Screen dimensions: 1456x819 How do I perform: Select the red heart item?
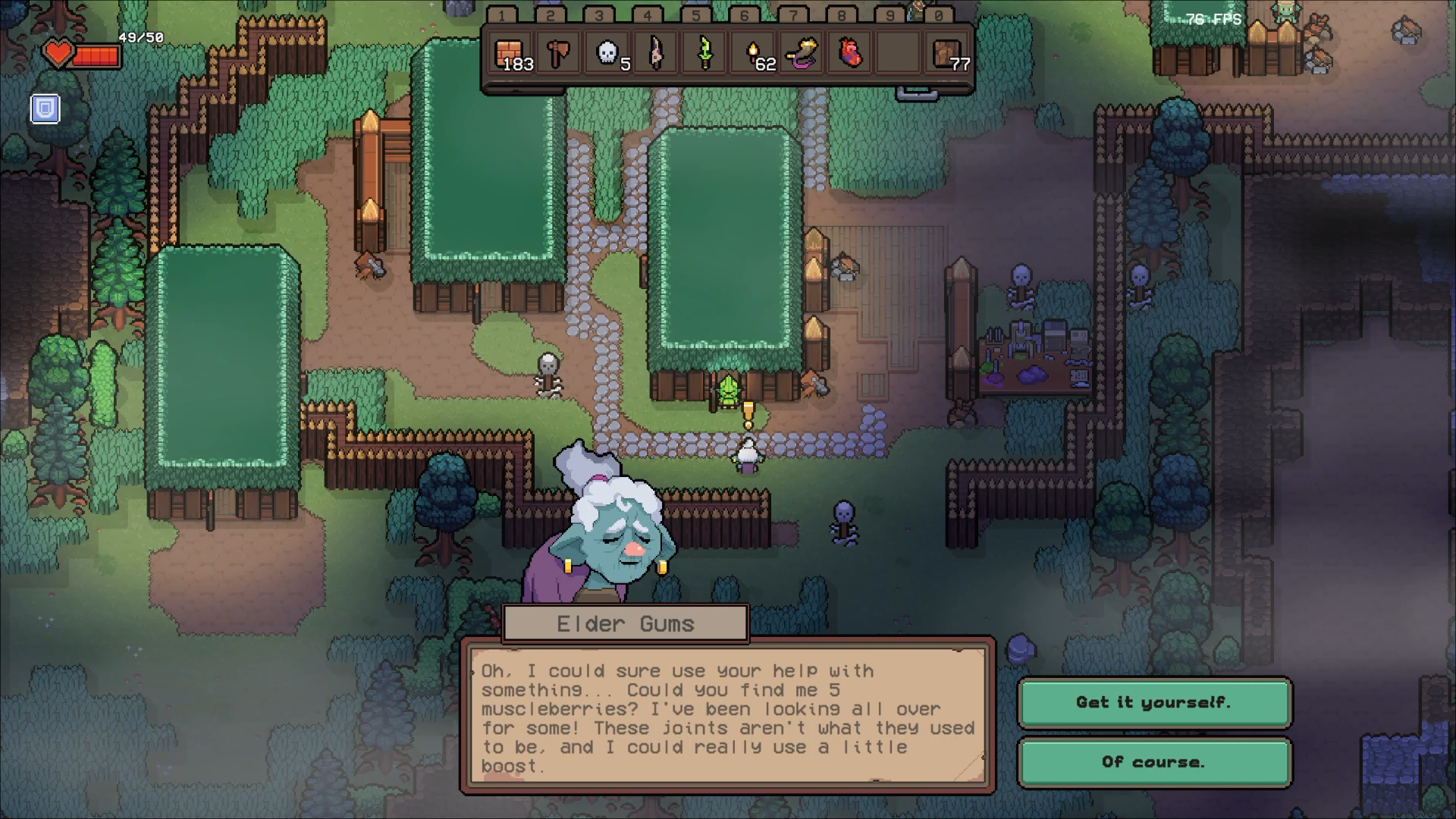click(x=851, y=54)
